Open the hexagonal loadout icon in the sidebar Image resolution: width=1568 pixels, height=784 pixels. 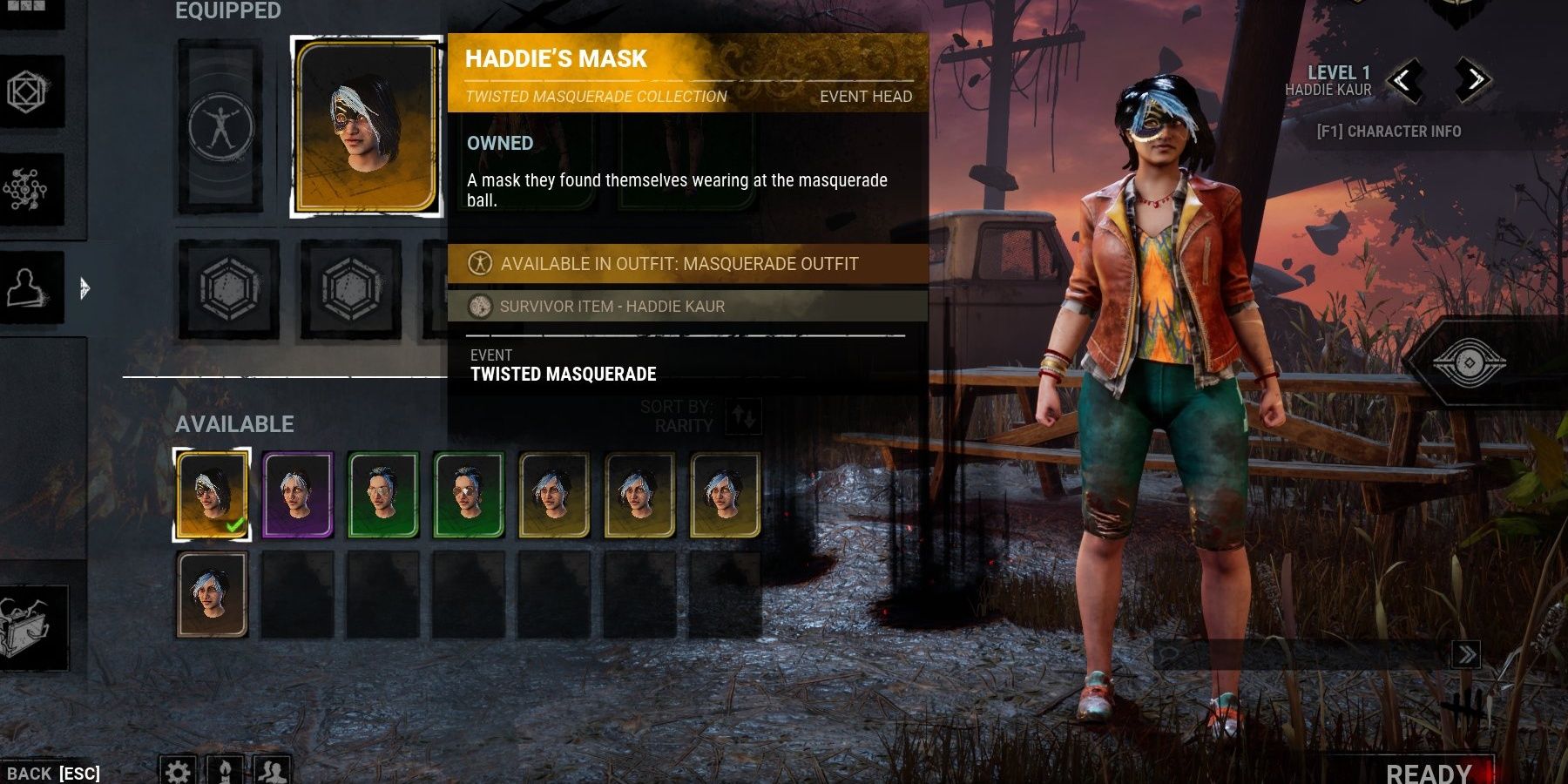26,91
